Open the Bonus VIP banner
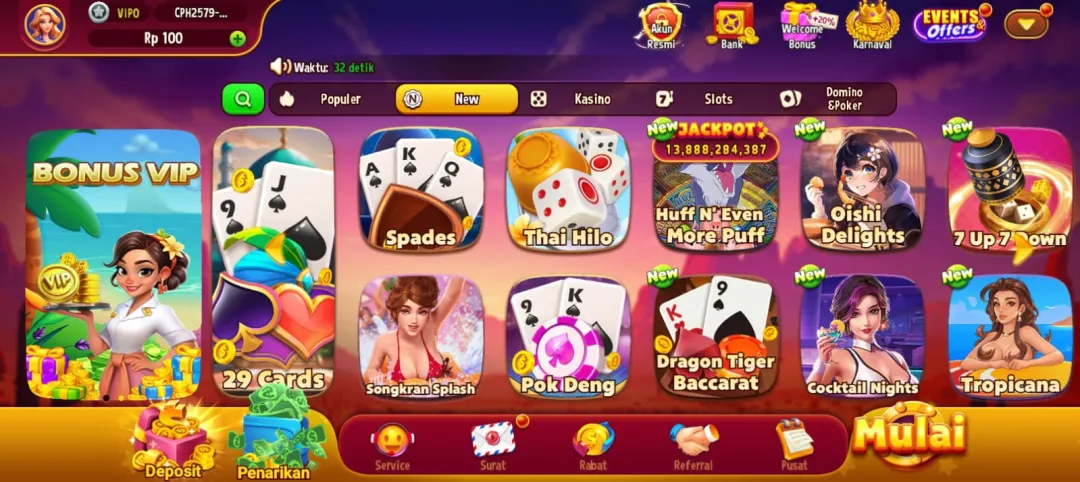The width and height of the screenshot is (1080, 482). tap(113, 265)
